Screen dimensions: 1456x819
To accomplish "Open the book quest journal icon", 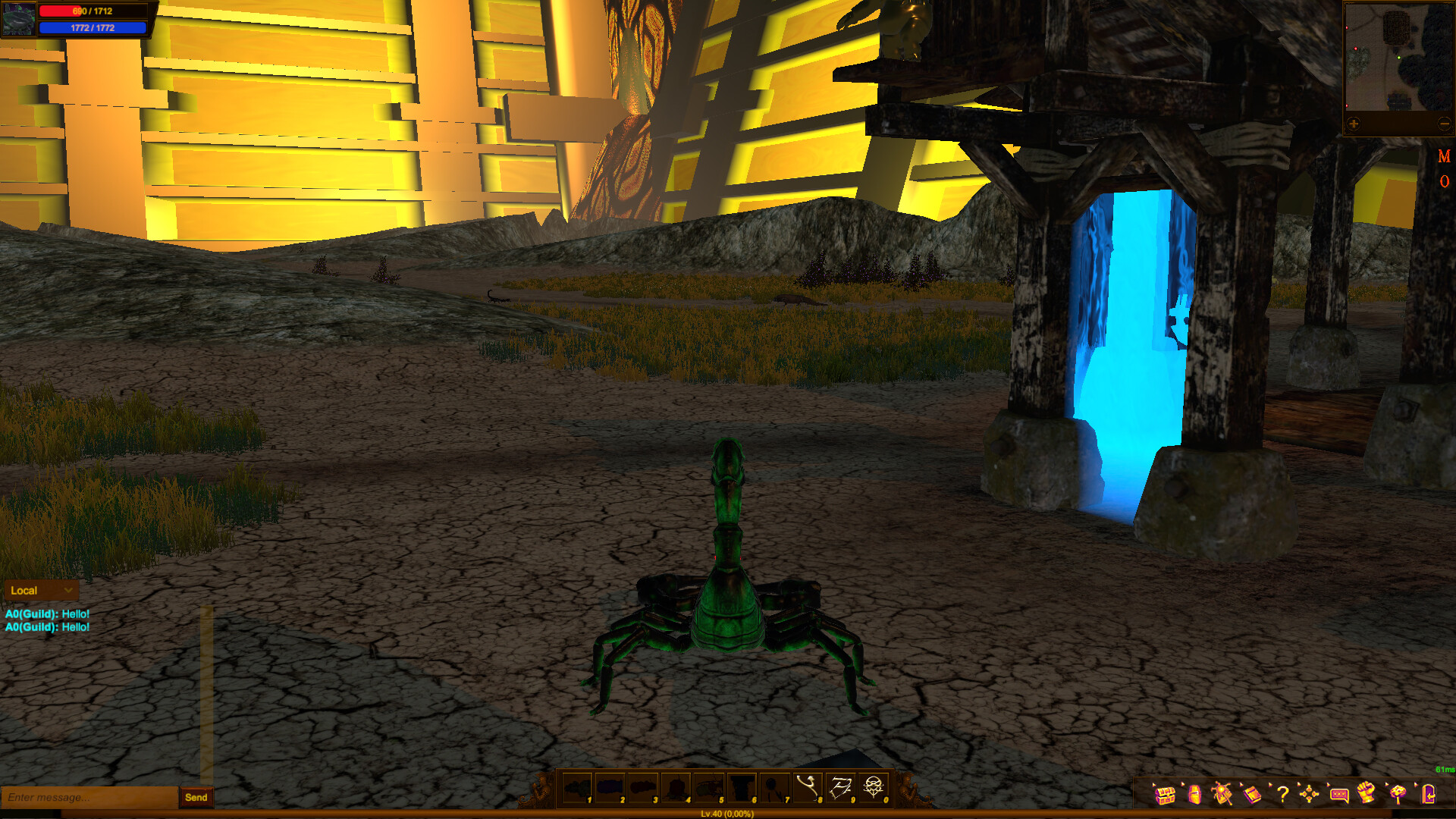I will coord(1253,795).
